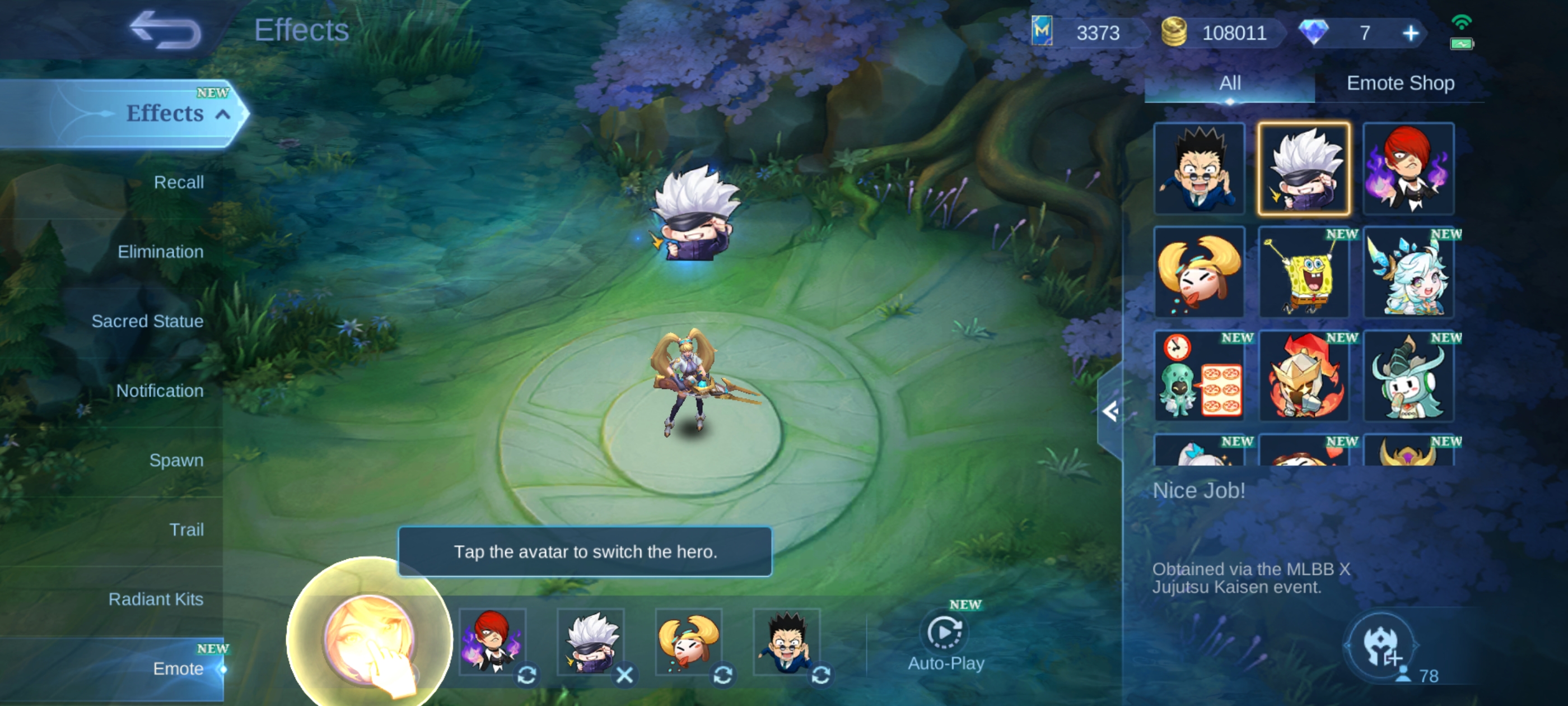Switch to the Emote Shop tab

(1400, 83)
